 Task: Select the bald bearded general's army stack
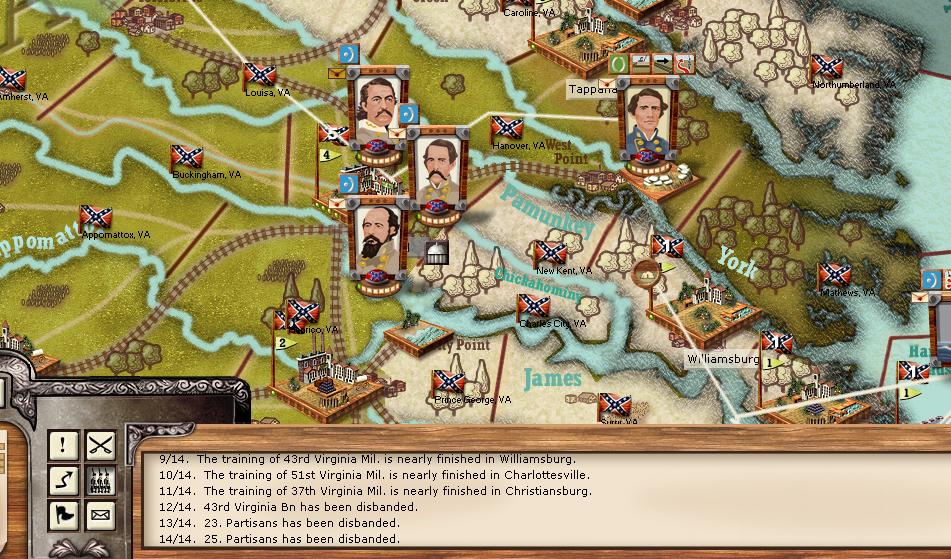(x=378, y=238)
